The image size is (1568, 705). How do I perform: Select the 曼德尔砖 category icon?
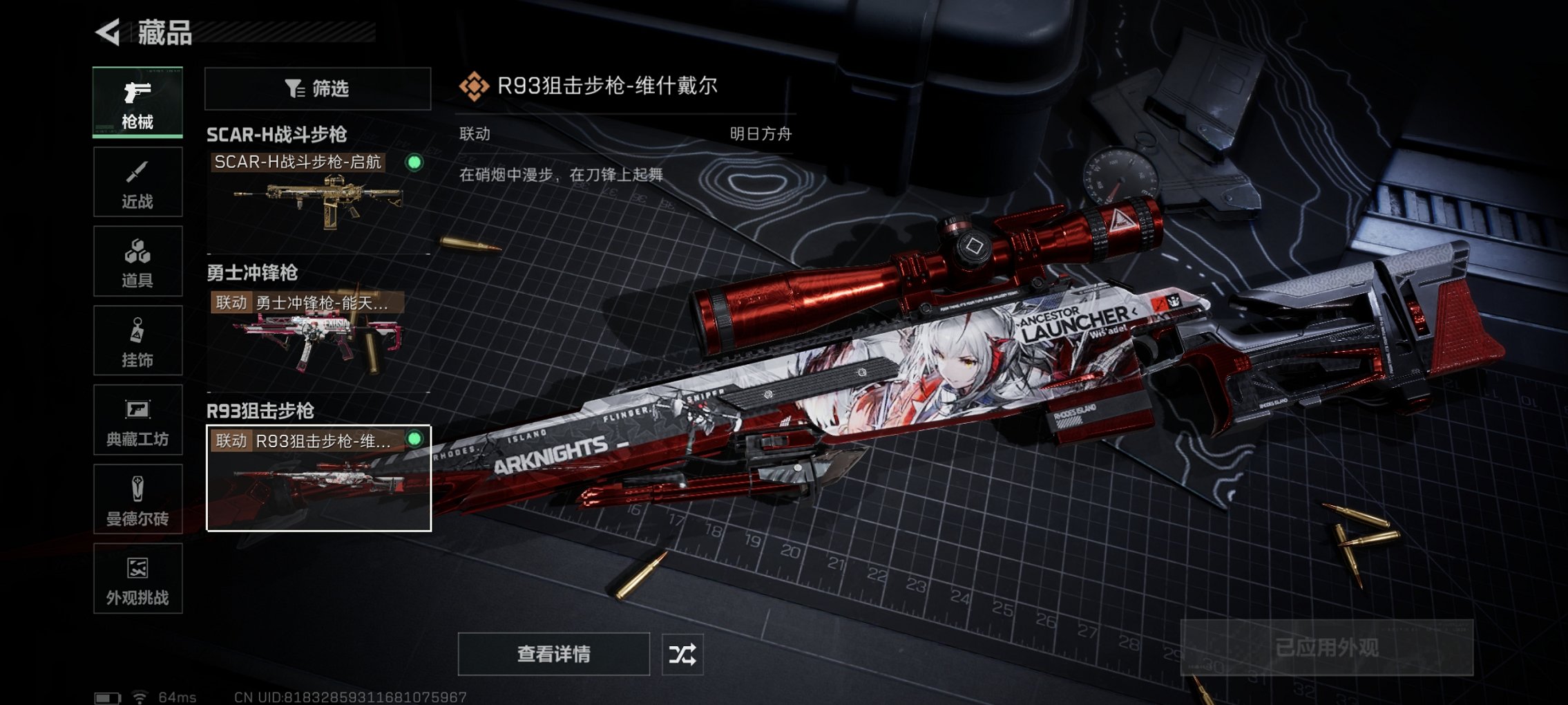[x=137, y=499]
